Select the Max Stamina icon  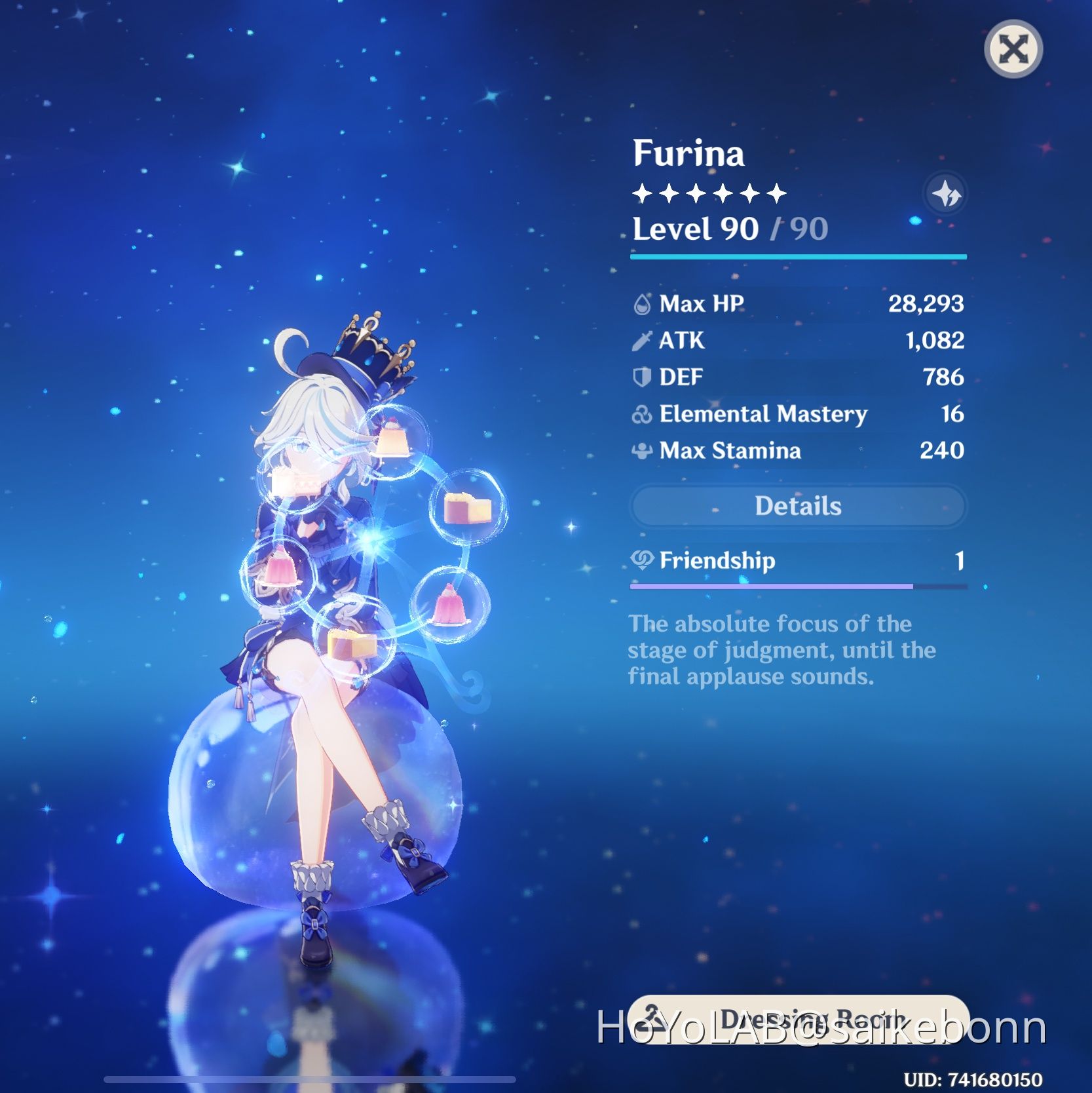click(x=641, y=451)
